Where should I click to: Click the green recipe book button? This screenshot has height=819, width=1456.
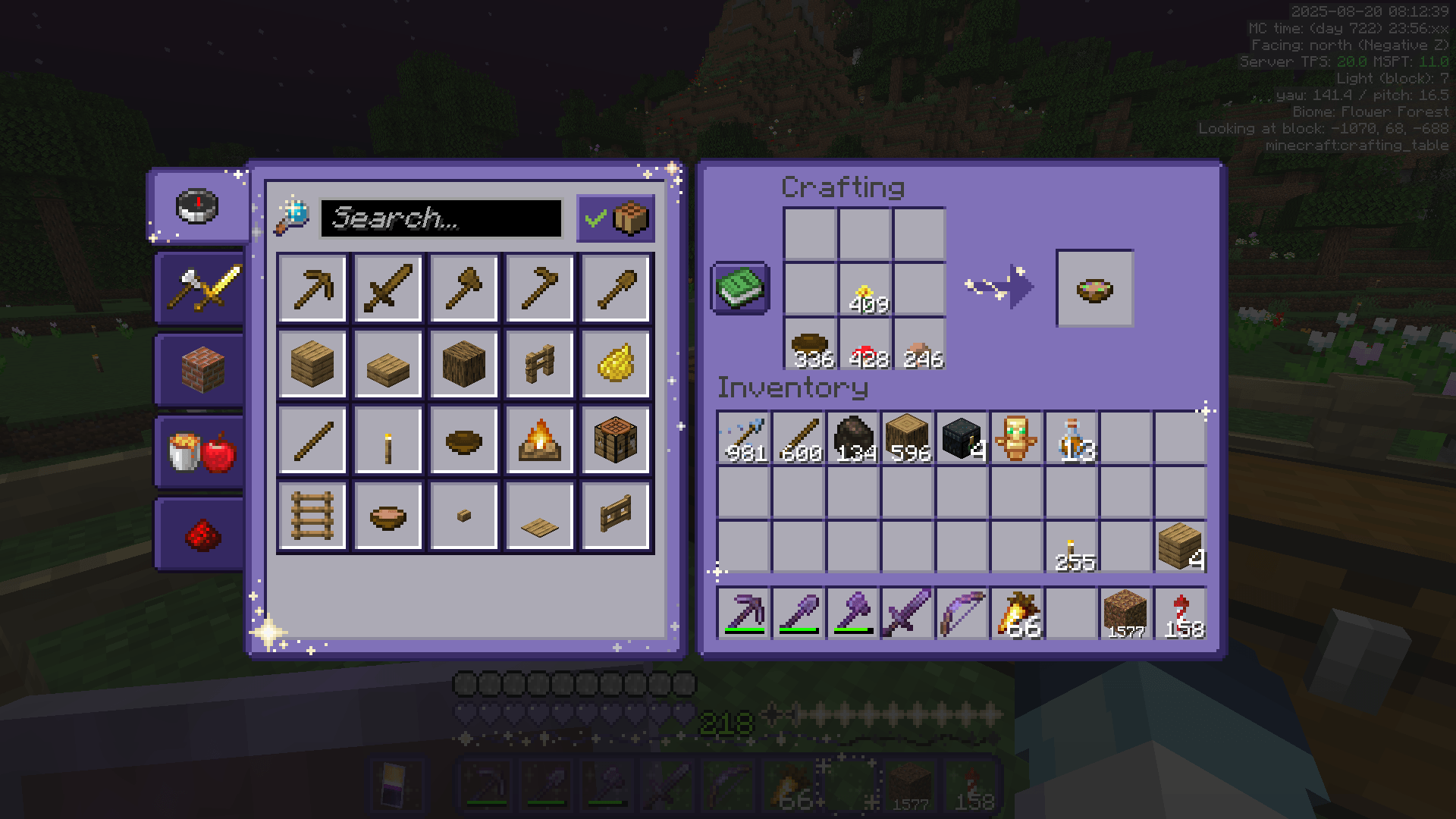[741, 287]
